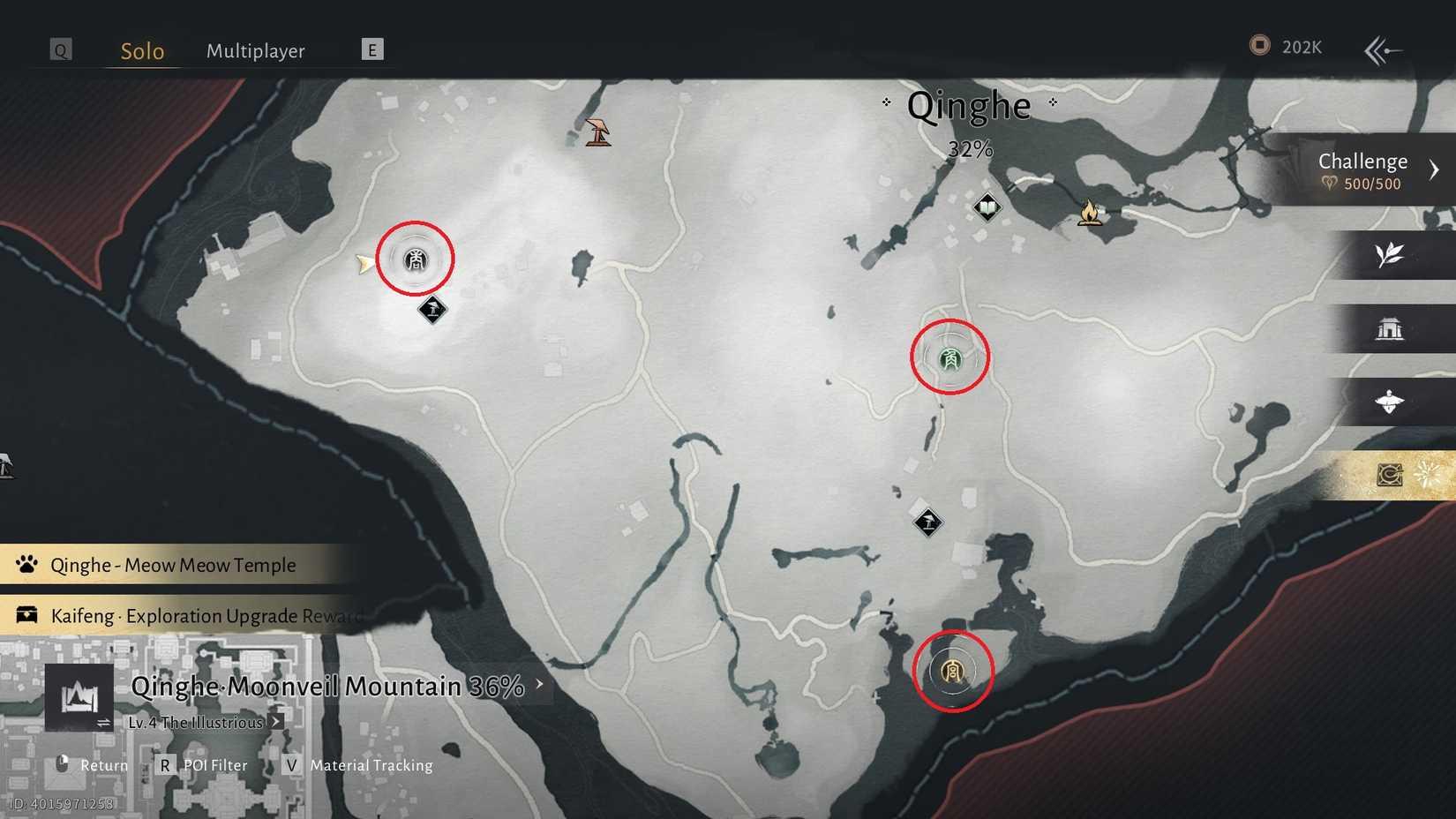1456x819 pixels.
Task: Click the diamond merchant marker below circled temple
Action: [x=927, y=522]
